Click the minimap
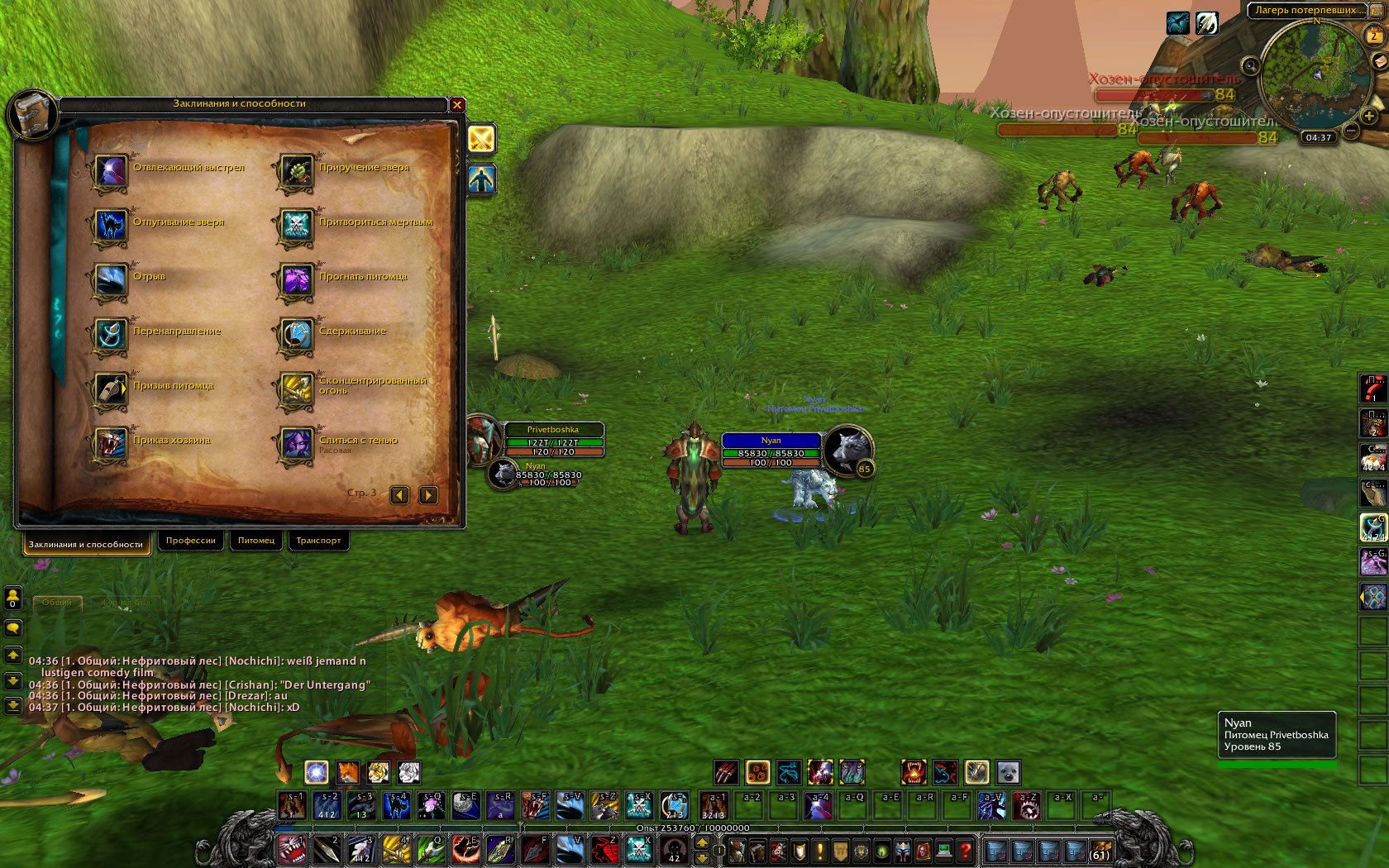Screen dimensions: 1389x868 tap(1313, 74)
